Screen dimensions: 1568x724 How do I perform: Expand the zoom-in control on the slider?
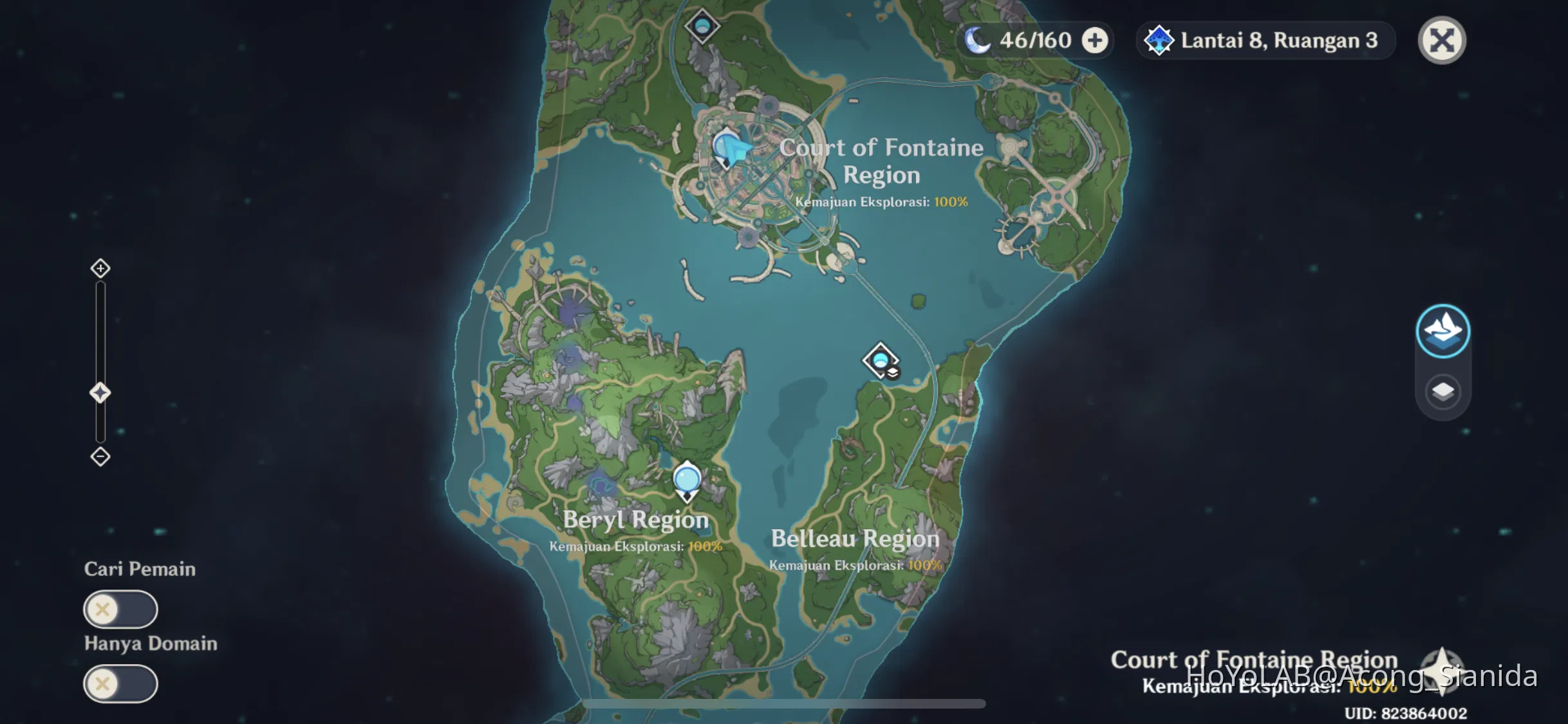point(100,268)
